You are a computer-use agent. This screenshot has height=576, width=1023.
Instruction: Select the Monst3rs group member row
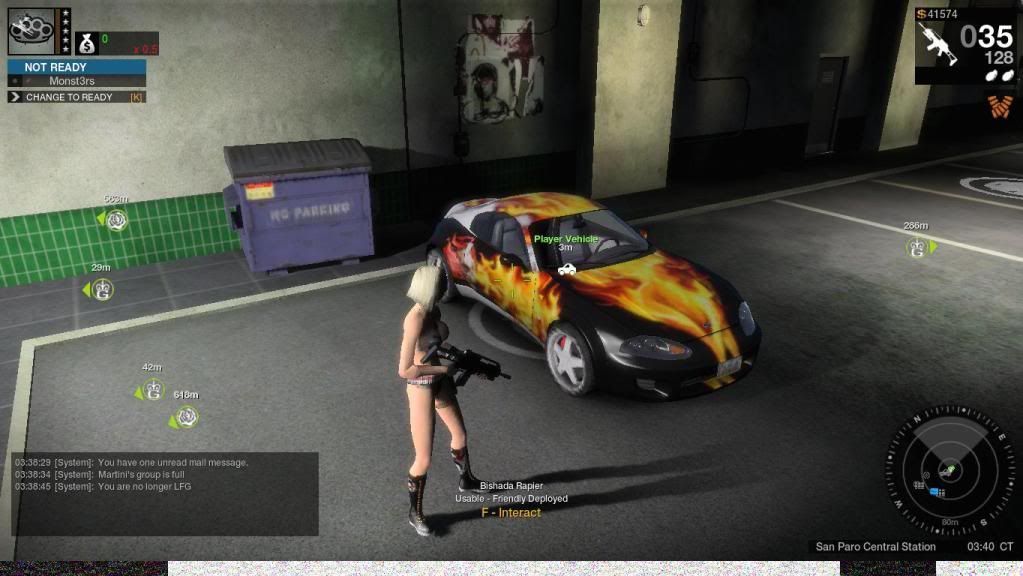click(77, 81)
